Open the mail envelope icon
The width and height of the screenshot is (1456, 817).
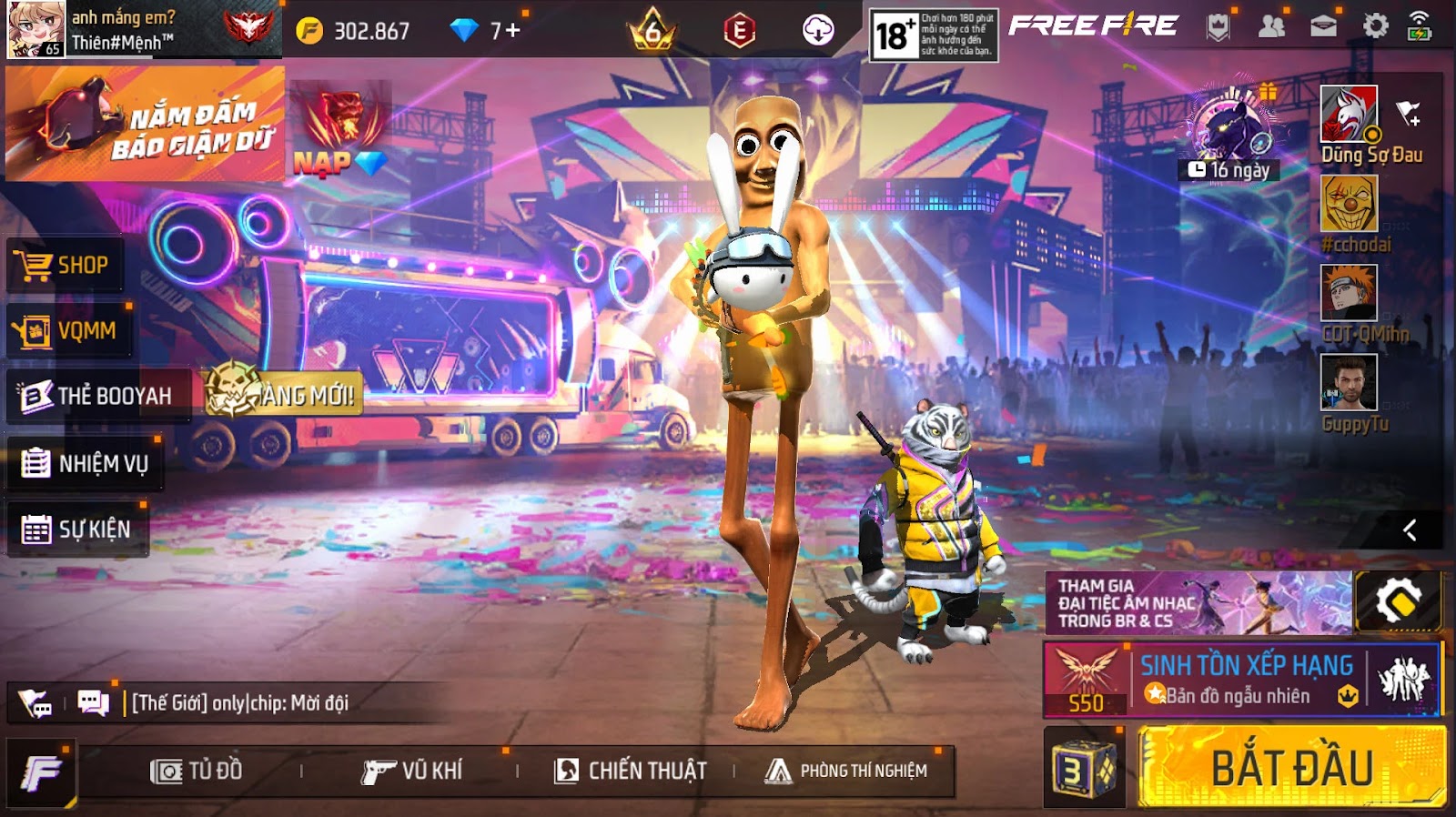click(1323, 26)
